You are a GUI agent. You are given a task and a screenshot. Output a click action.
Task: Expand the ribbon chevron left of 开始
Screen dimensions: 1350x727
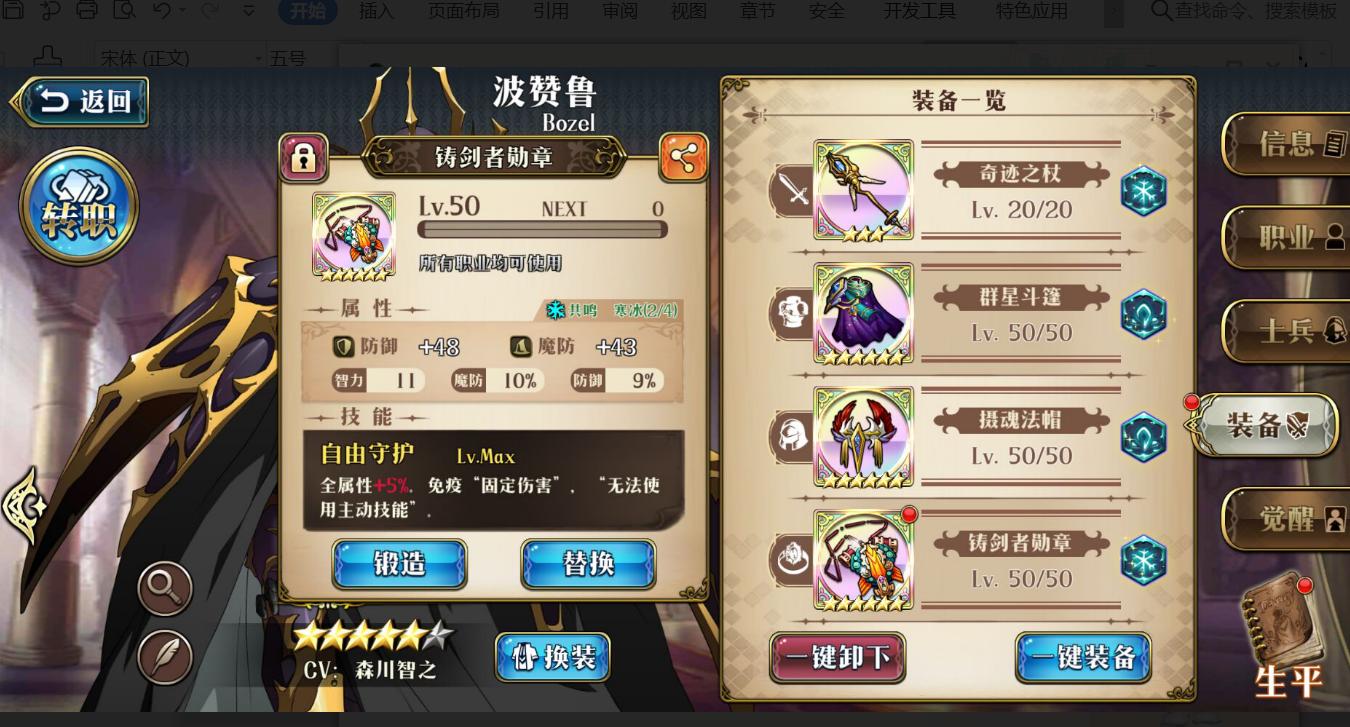coord(247,12)
